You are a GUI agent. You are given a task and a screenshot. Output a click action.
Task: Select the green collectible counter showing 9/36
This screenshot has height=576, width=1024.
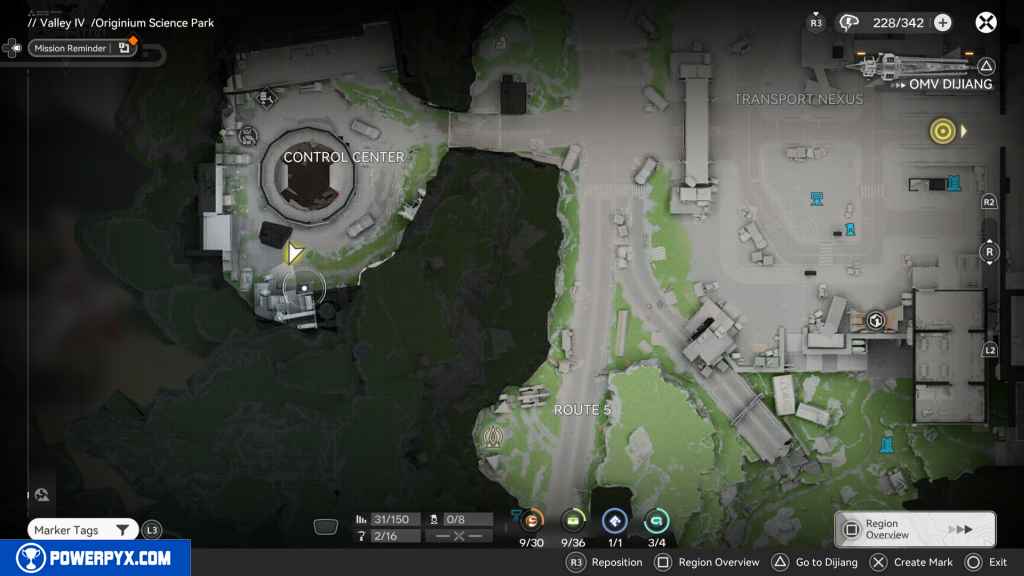point(573,520)
